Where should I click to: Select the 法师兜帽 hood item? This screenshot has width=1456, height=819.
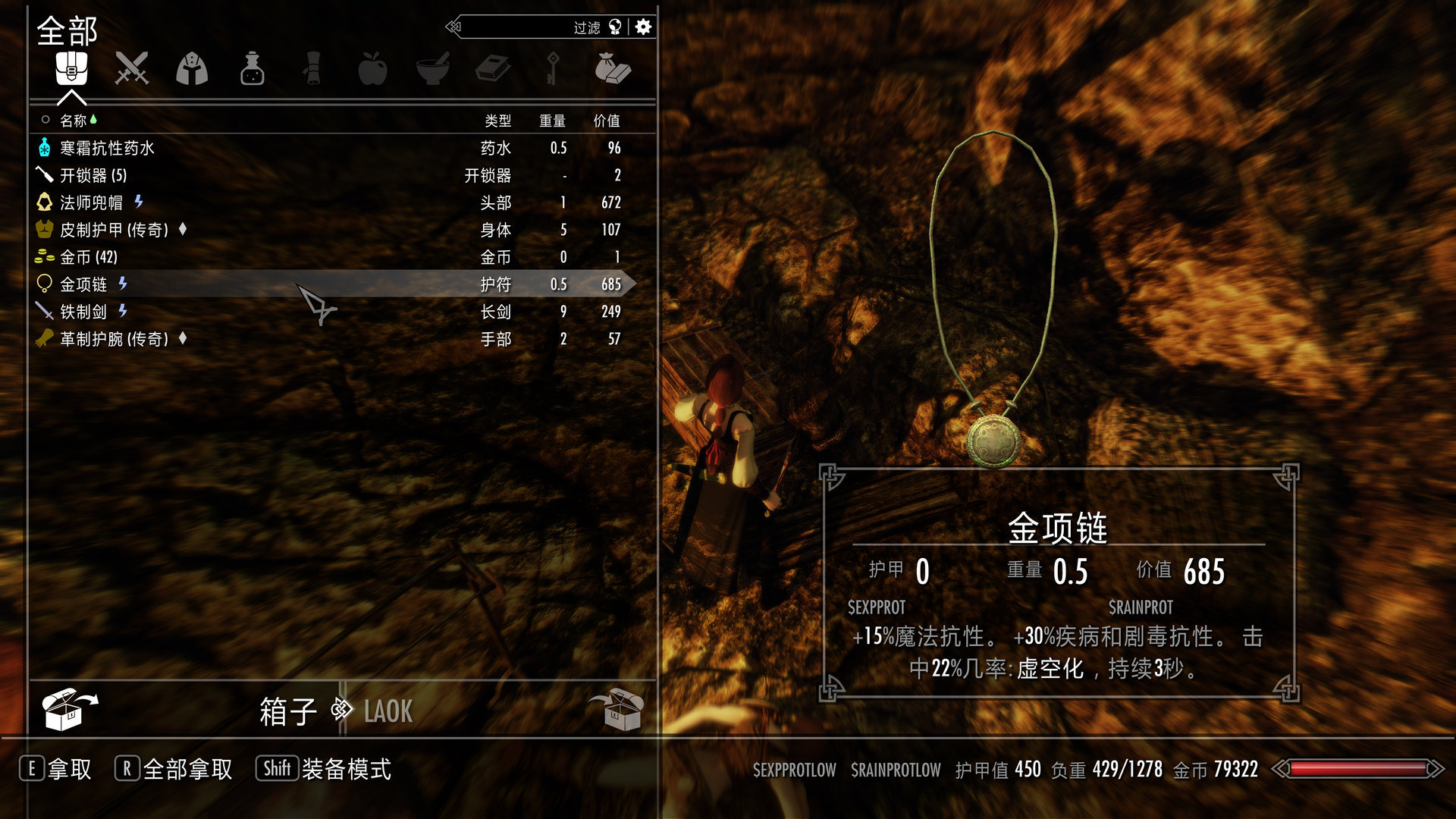coord(91,202)
